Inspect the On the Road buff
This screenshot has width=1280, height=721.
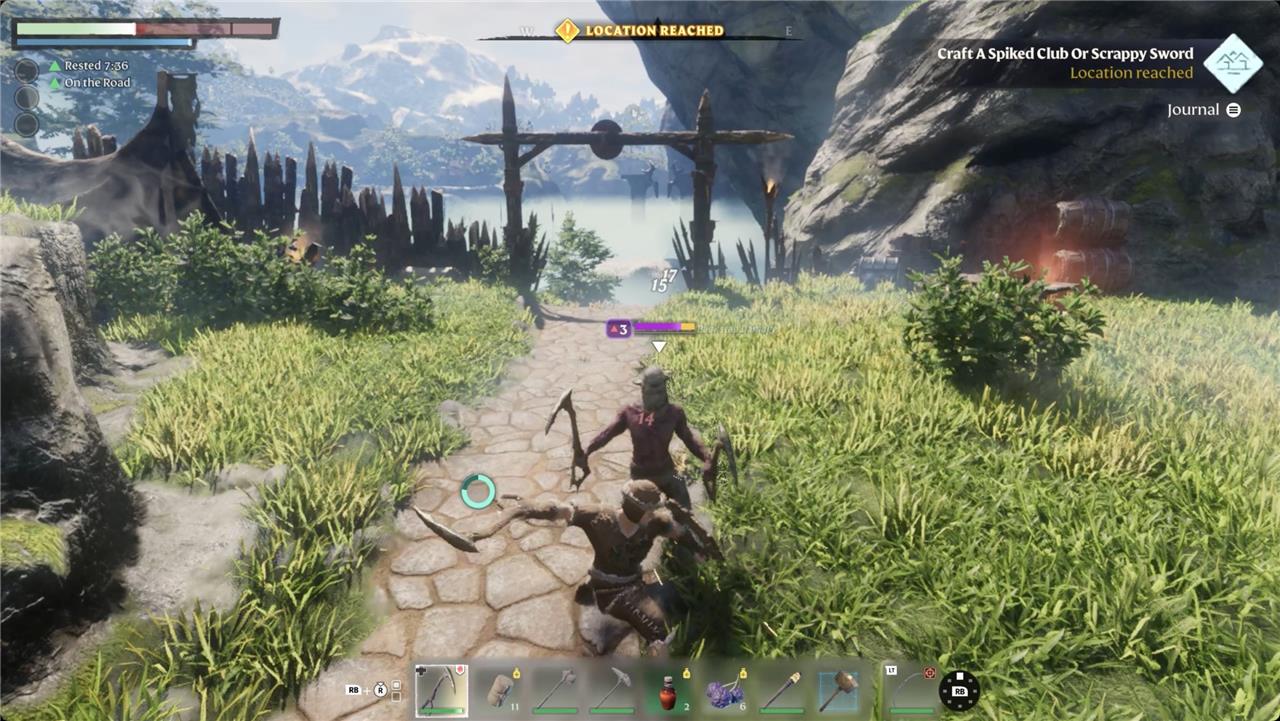click(x=97, y=83)
